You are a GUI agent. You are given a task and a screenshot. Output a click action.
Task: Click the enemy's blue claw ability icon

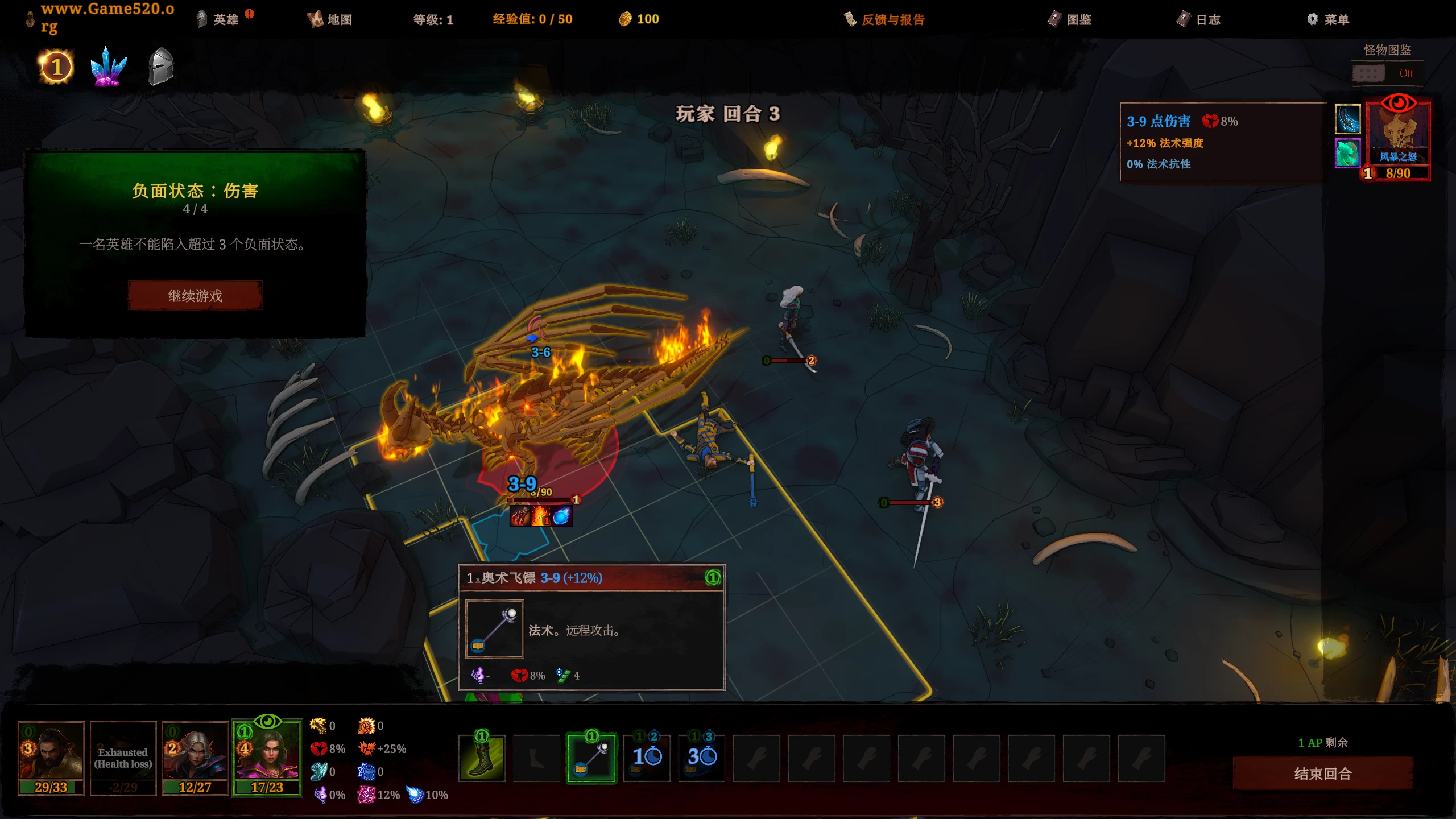[x=1347, y=119]
